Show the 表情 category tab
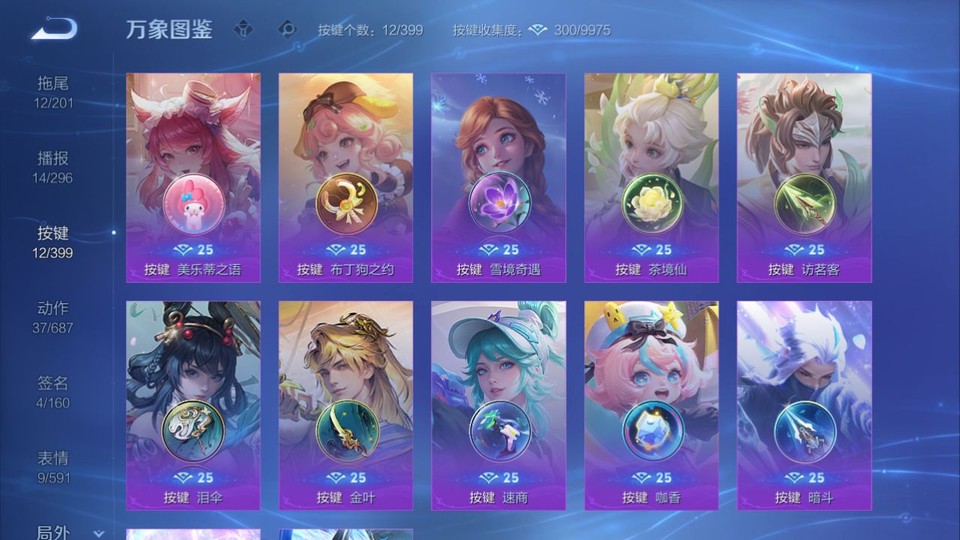 click(53, 466)
